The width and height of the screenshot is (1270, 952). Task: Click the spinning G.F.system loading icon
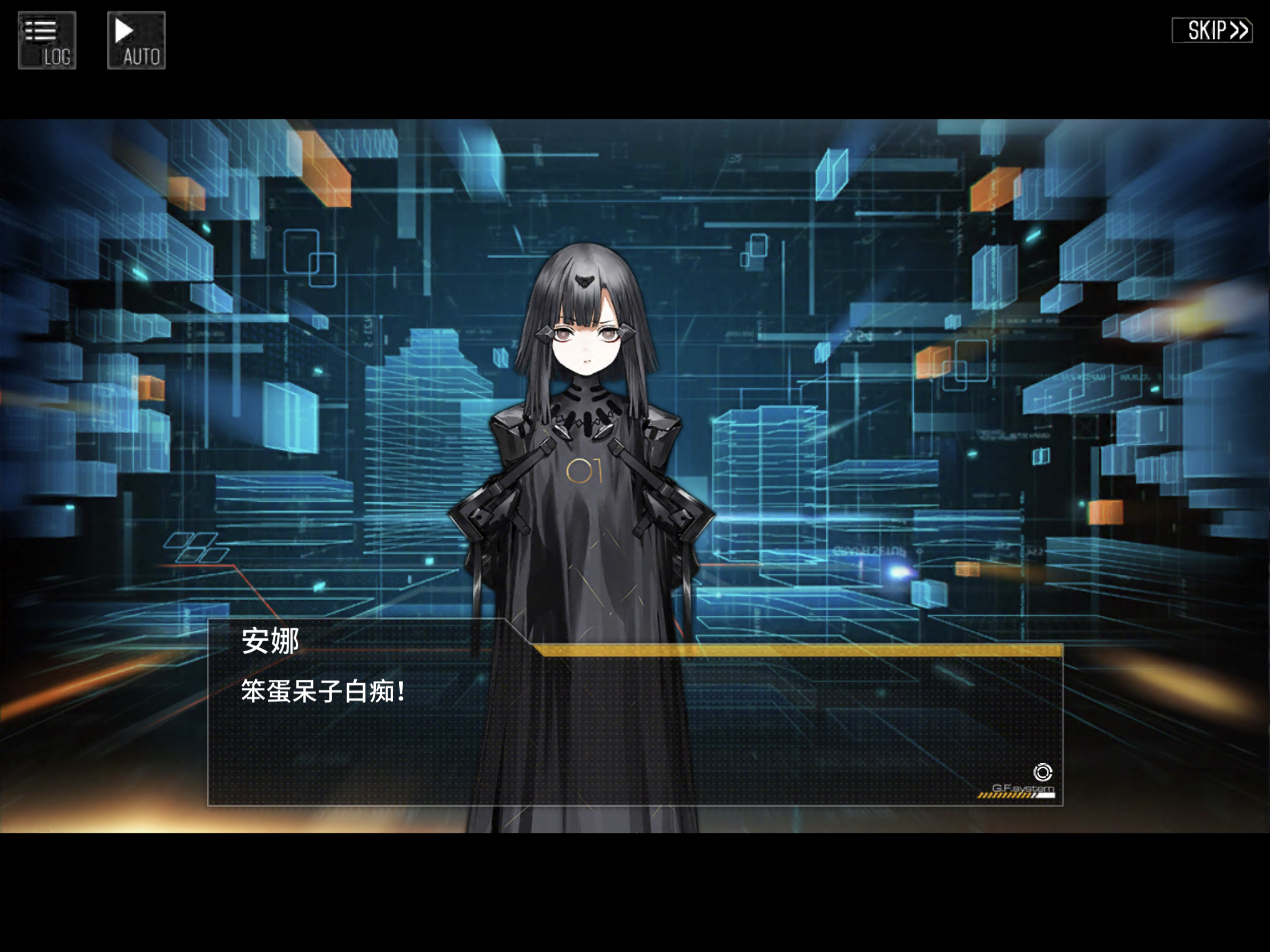point(1043,773)
